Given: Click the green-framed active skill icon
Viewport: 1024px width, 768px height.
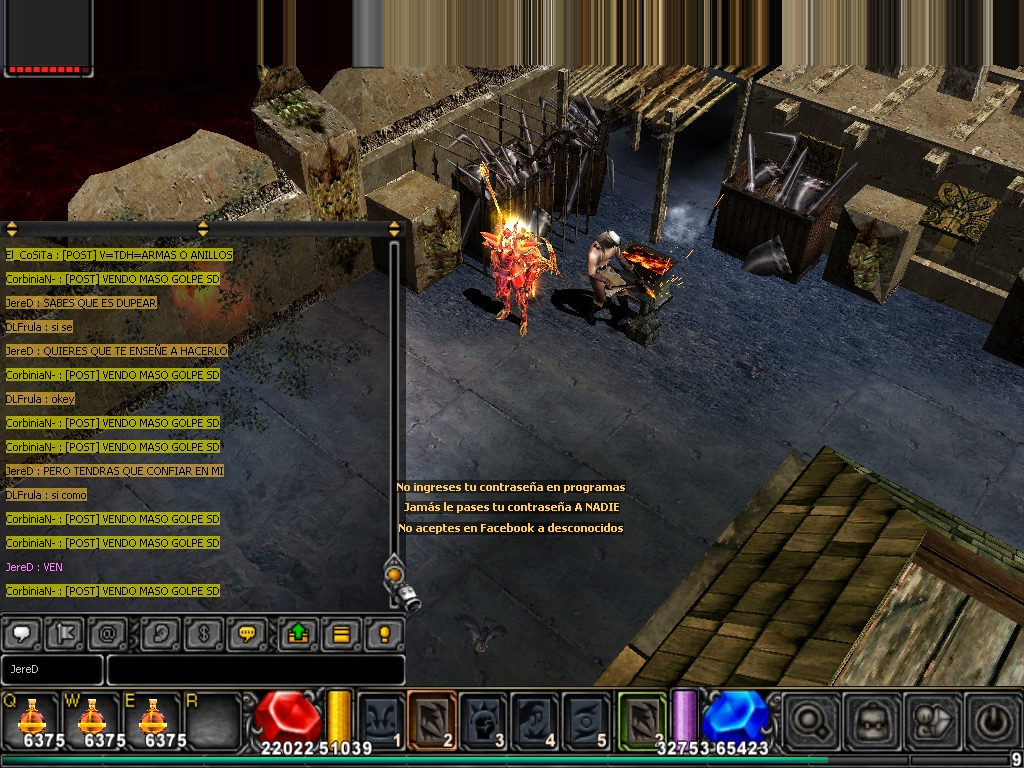Looking at the screenshot, I should (x=642, y=719).
